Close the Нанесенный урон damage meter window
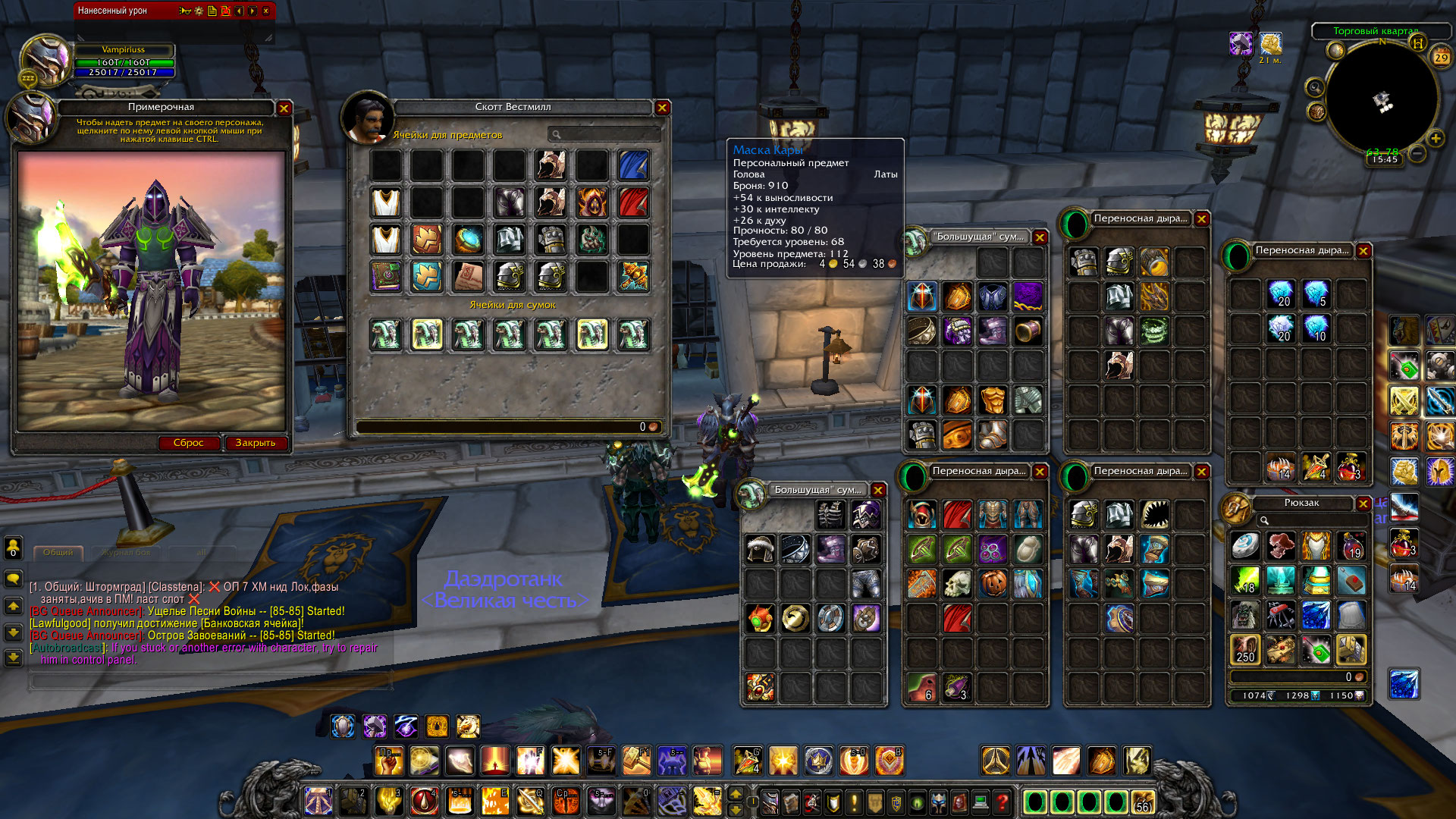This screenshot has width=1456, height=819. (x=266, y=11)
